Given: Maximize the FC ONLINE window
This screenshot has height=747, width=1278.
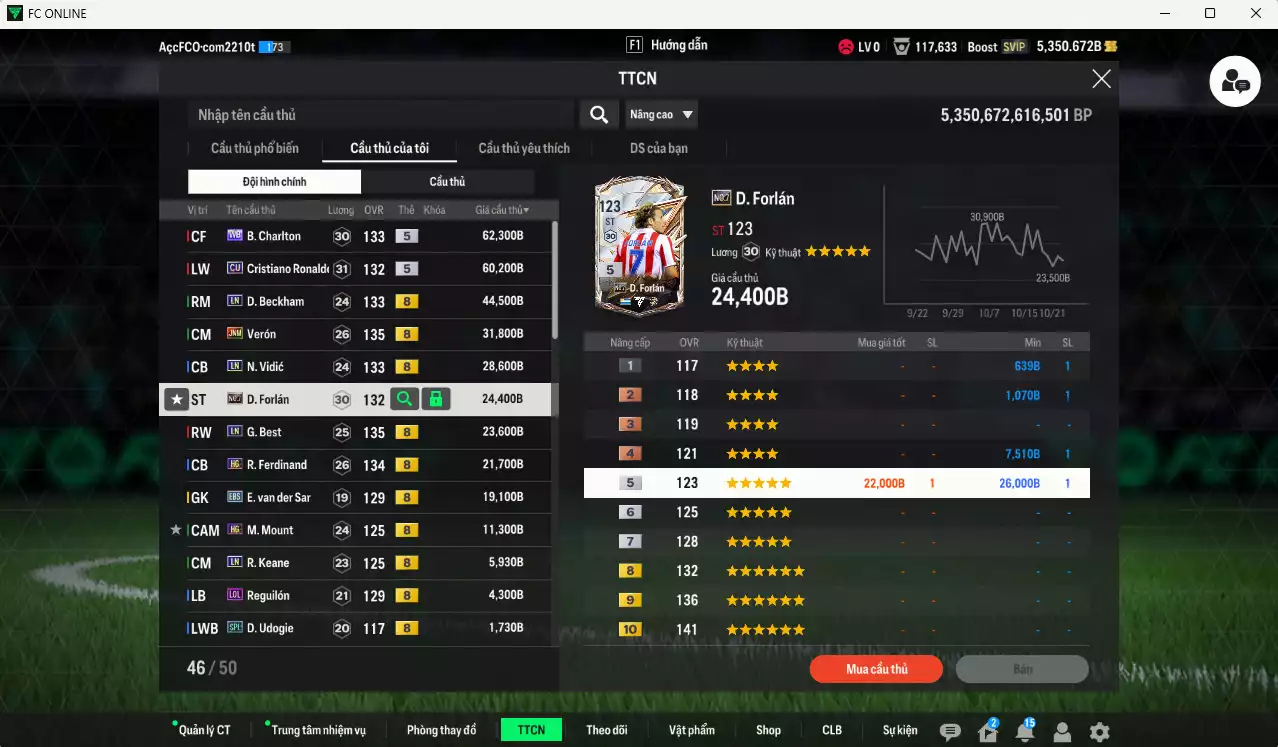Looking at the screenshot, I should (1210, 13).
